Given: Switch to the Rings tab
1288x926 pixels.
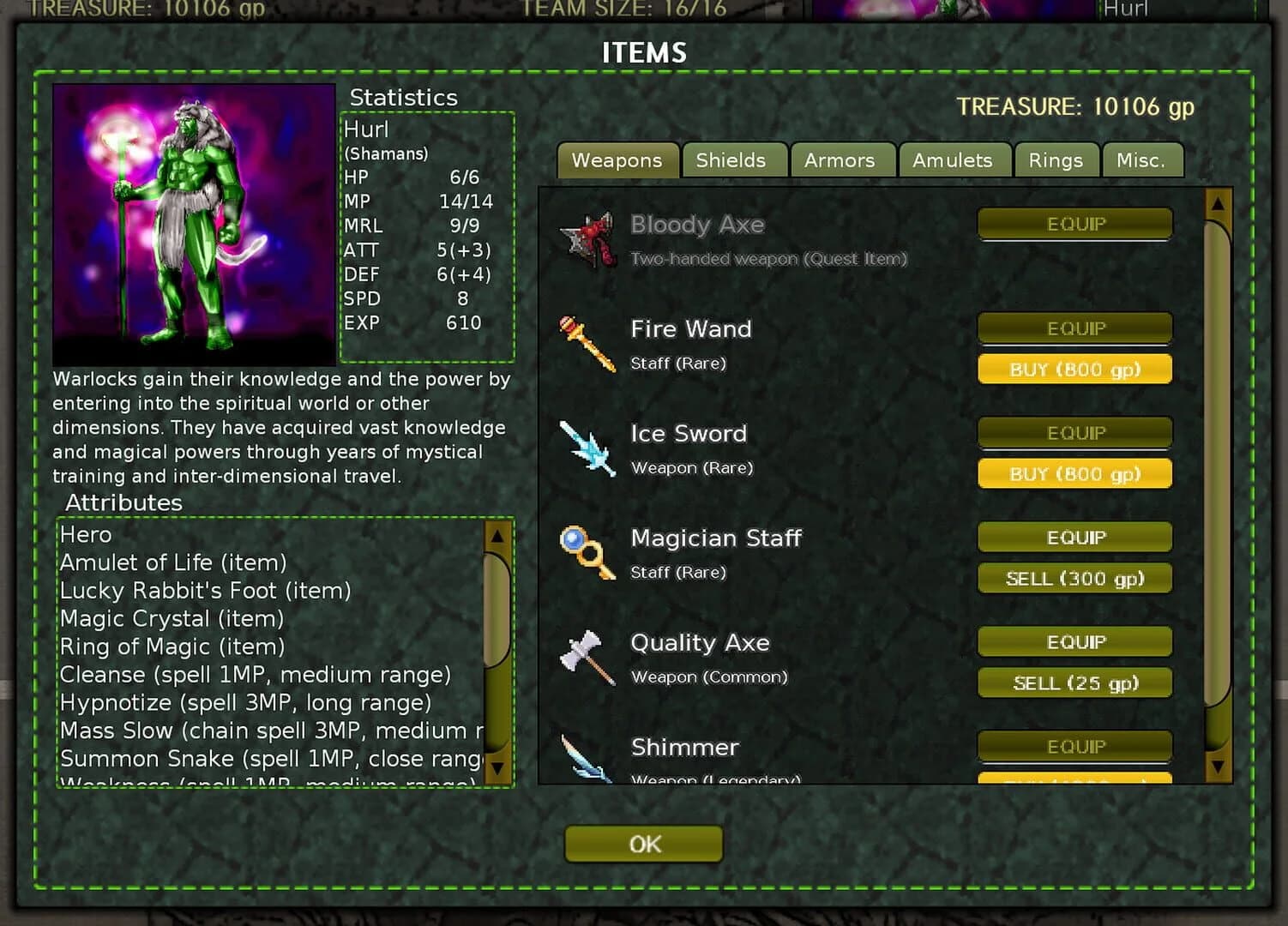Looking at the screenshot, I should (x=1056, y=160).
